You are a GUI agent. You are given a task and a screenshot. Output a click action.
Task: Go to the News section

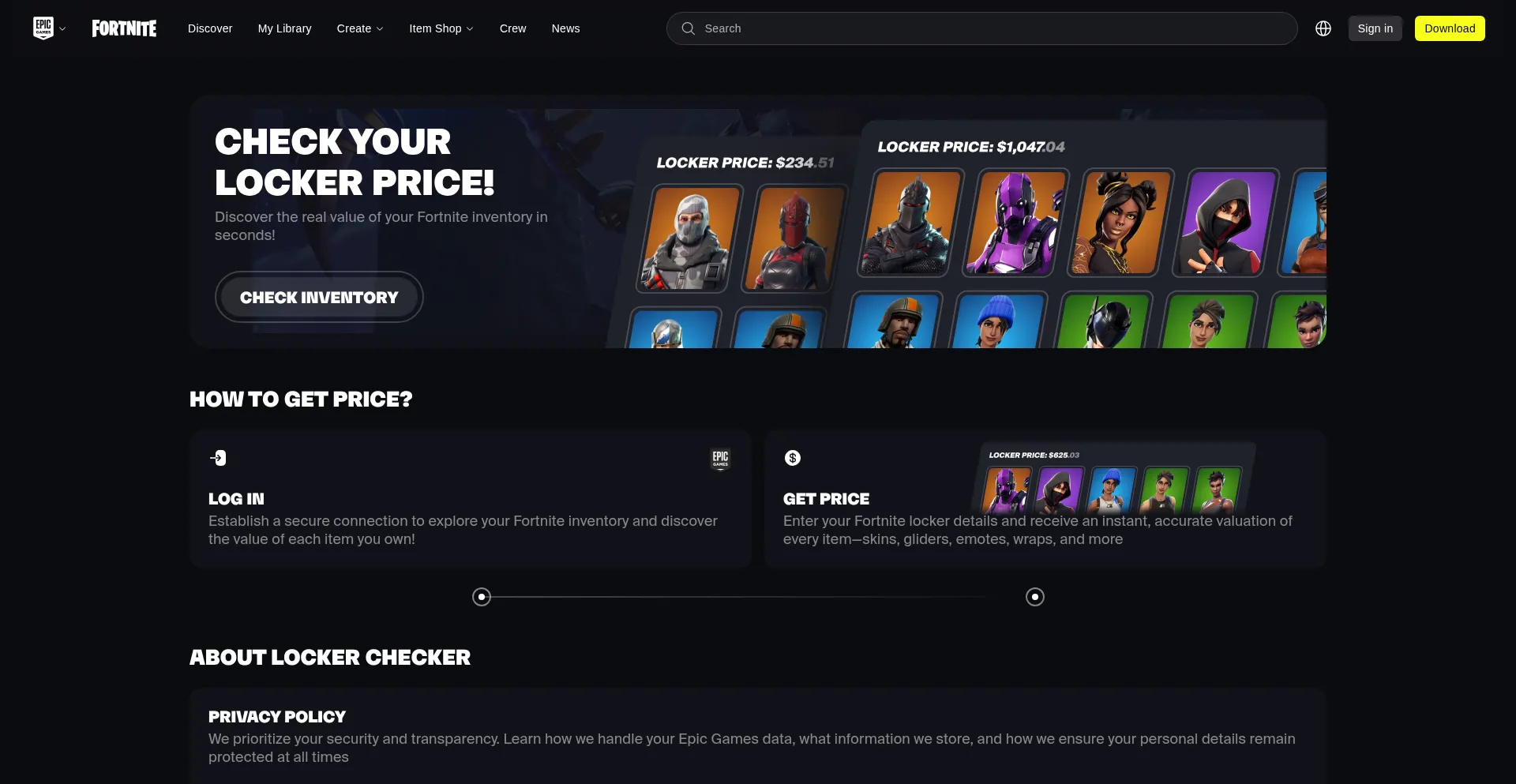coord(565,28)
